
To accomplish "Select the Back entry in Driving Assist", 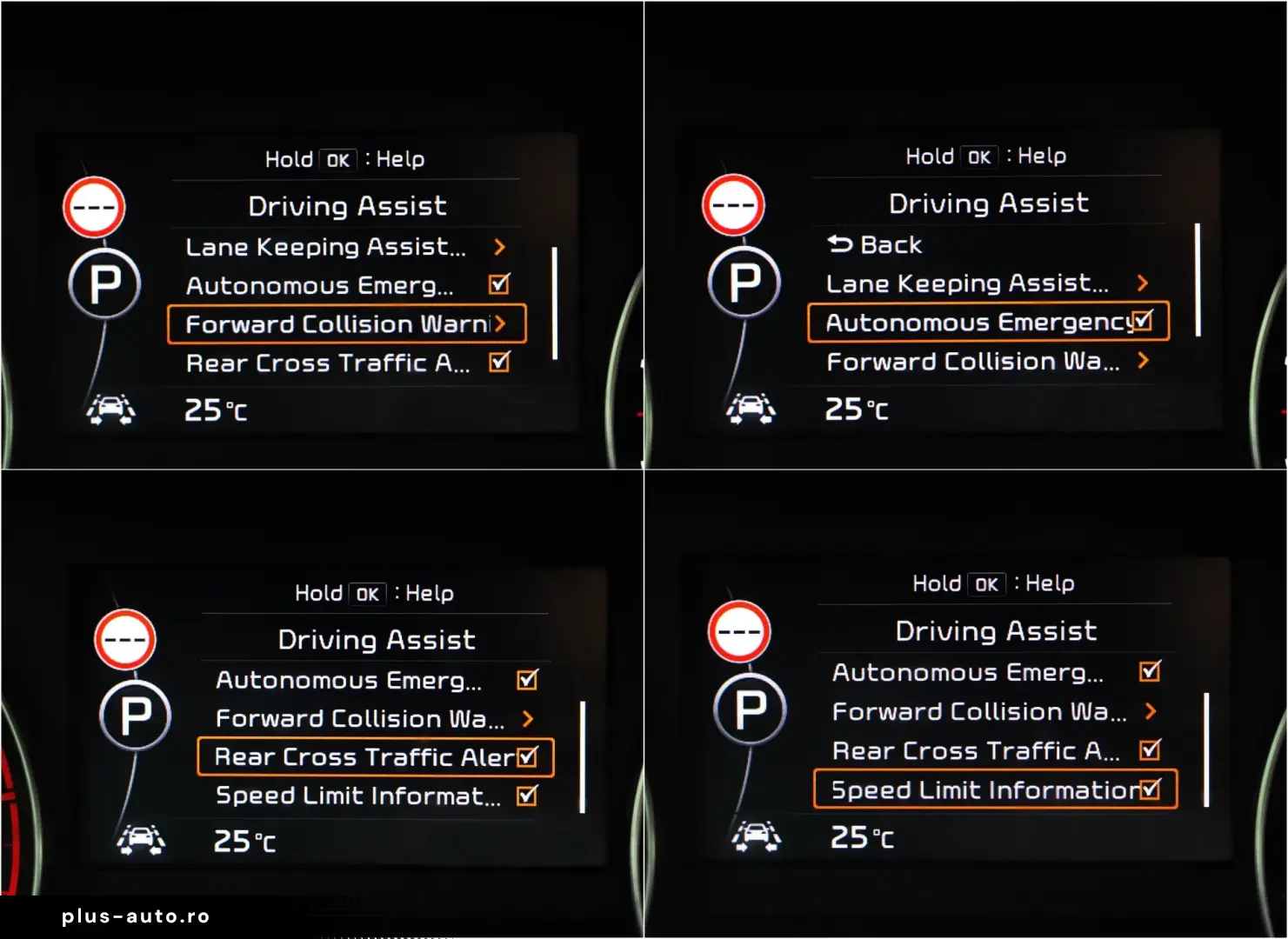I will tap(874, 245).
